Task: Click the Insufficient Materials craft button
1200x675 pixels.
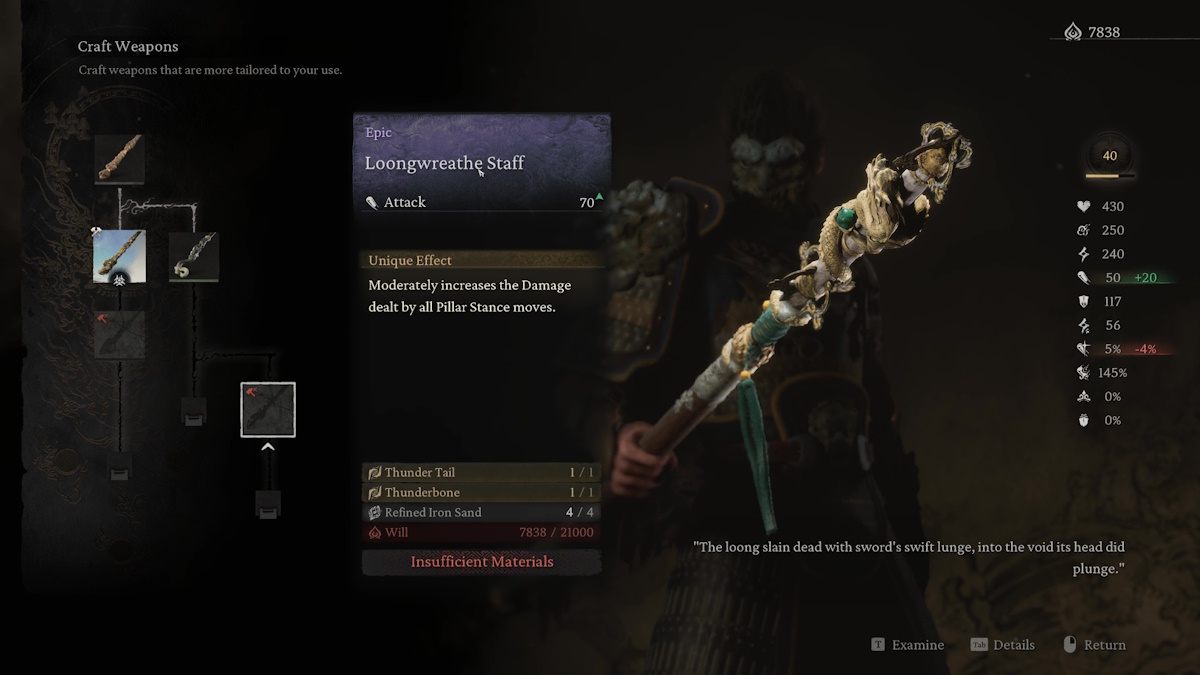Action: (481, 562)
